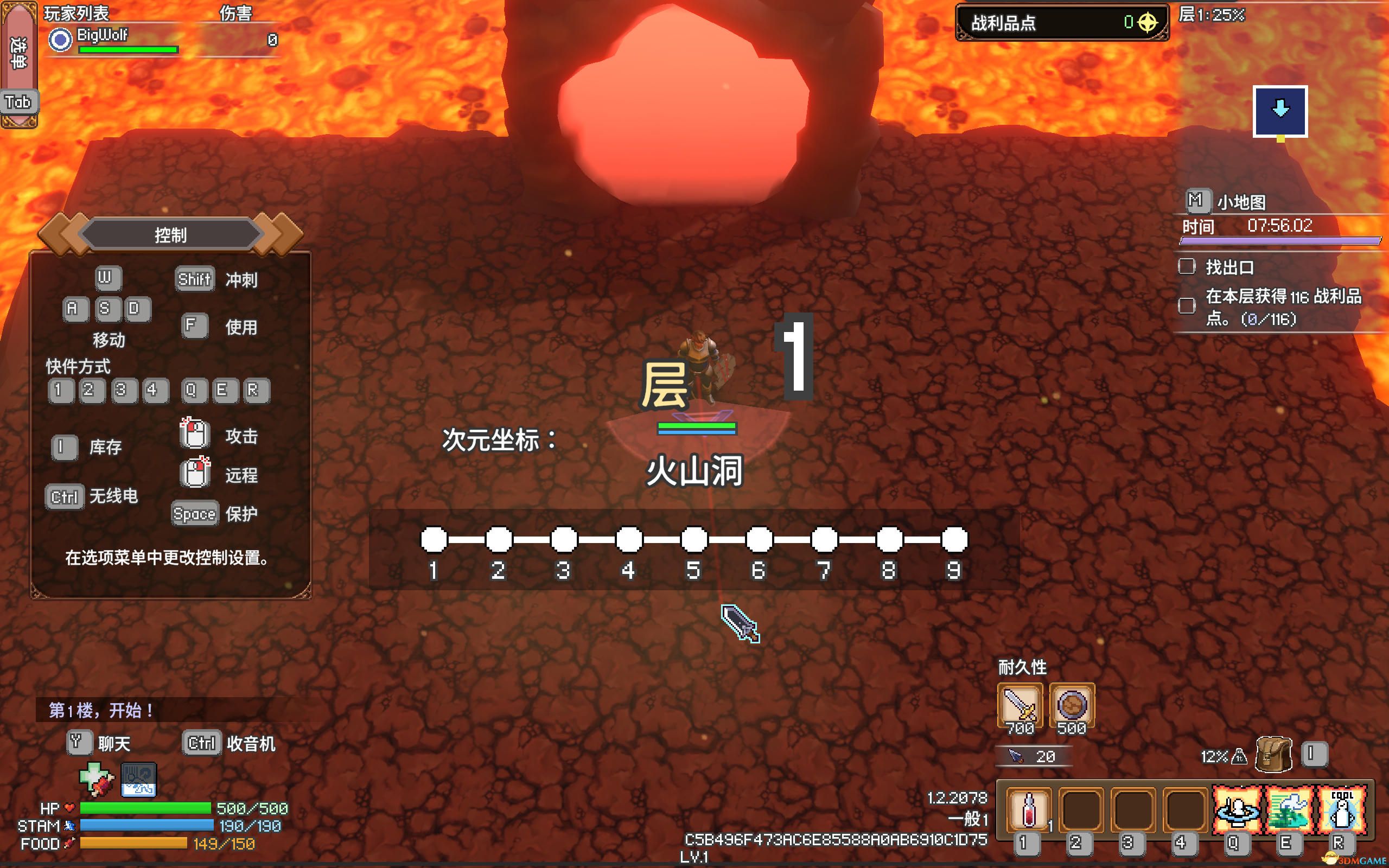Click the blue exit arrow marker on the map
Screen dimensions: 1389x868
click(x=1281, y=110)
